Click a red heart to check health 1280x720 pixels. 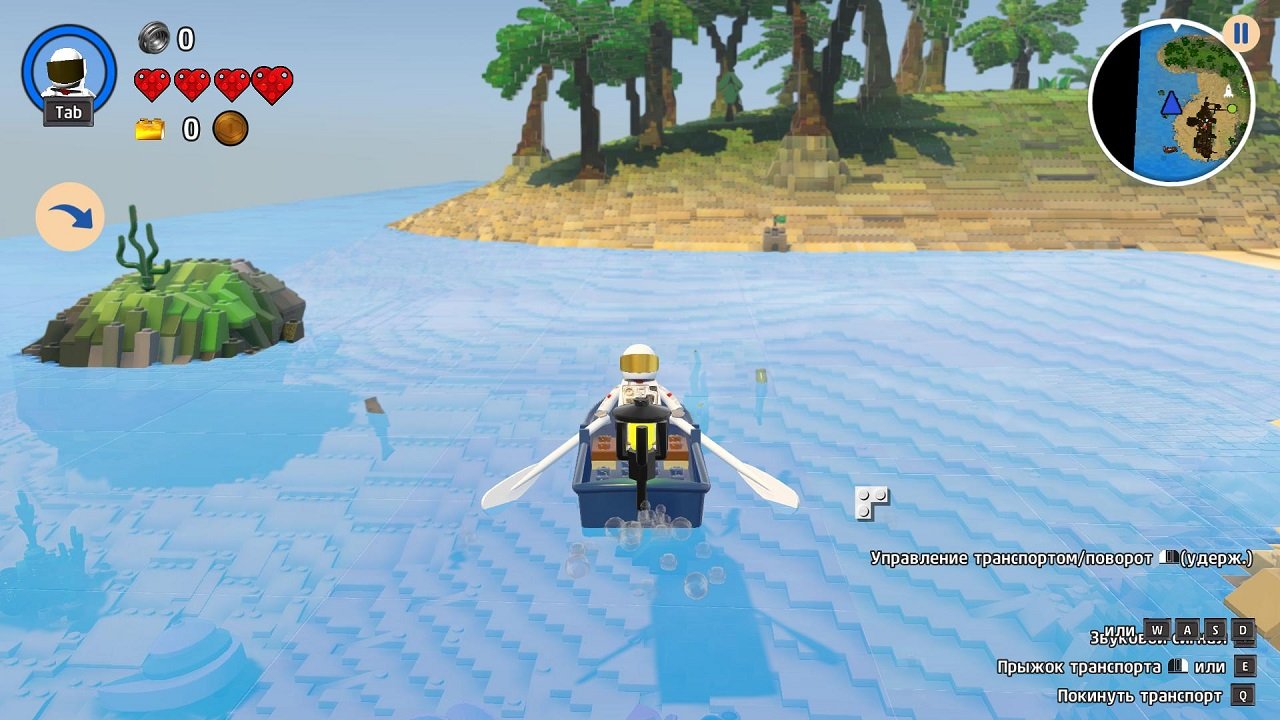[193, 84]
